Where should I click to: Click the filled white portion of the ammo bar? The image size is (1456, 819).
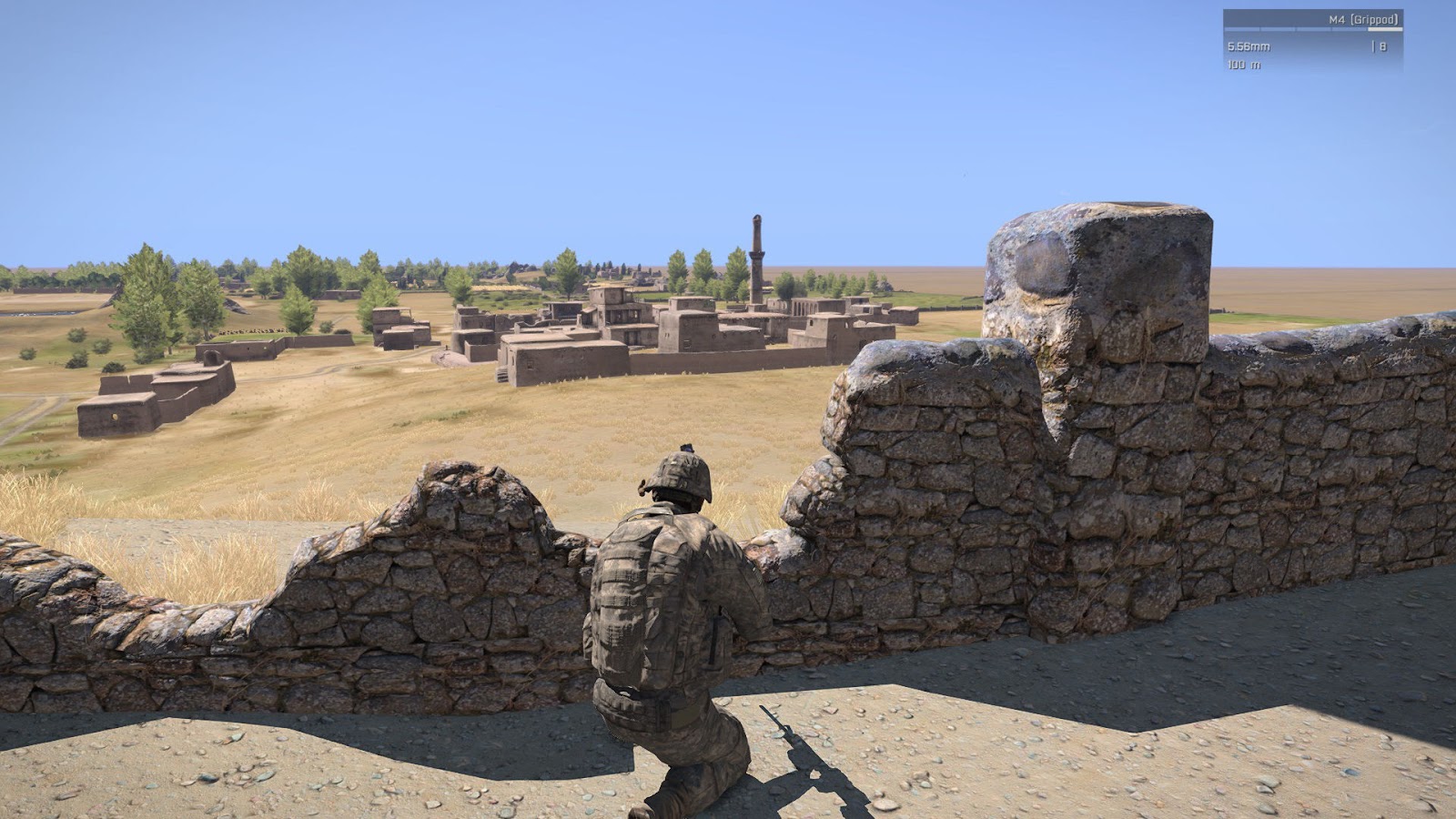pos(1385,29)
